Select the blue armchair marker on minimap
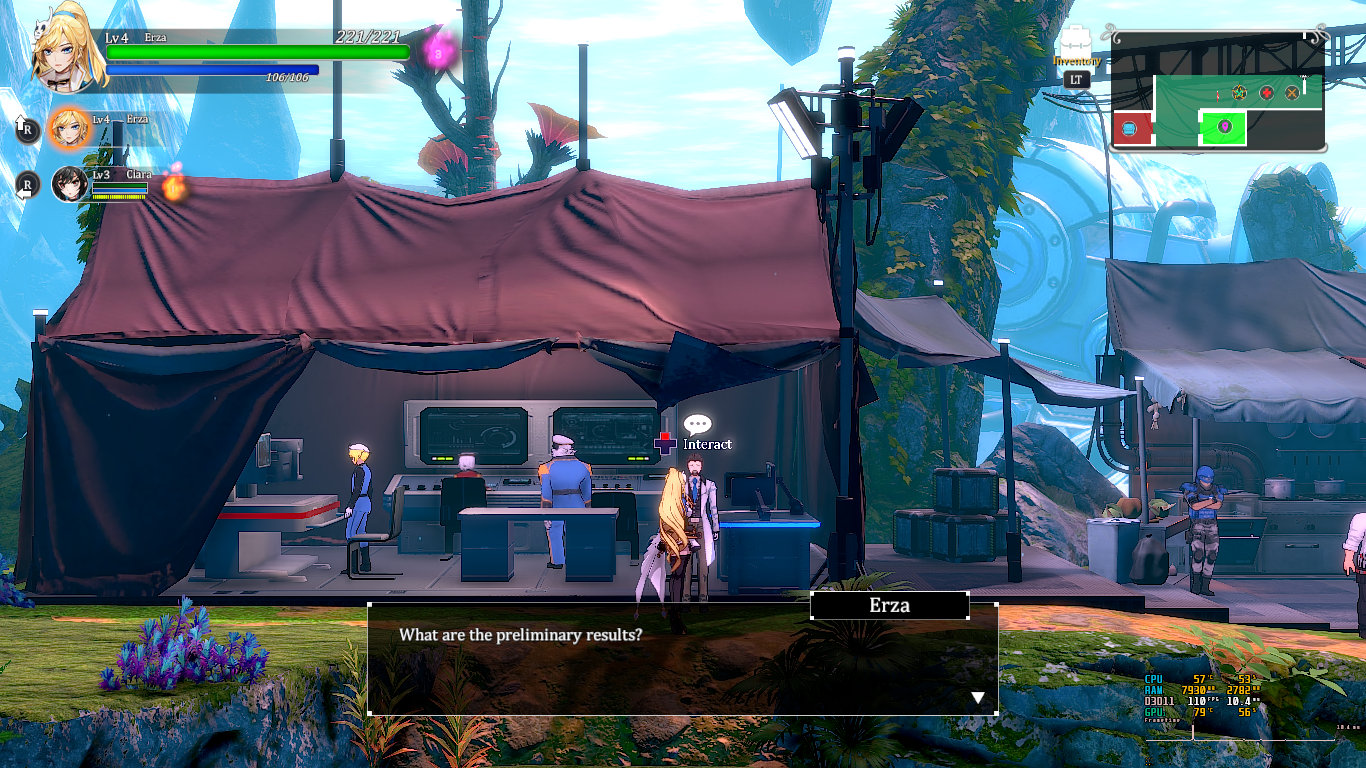This screenshot has height=768, width=1366. click(x=1130, y=128)
